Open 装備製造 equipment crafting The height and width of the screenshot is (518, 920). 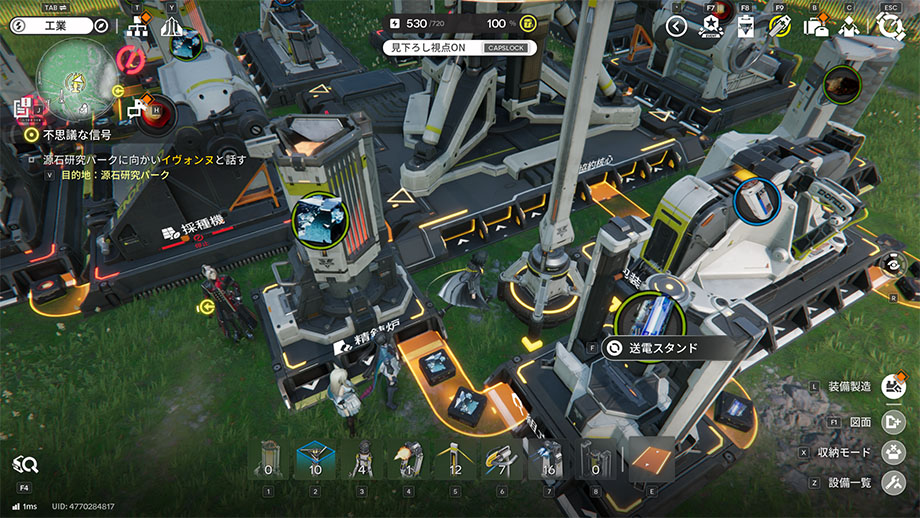[893, 387]
